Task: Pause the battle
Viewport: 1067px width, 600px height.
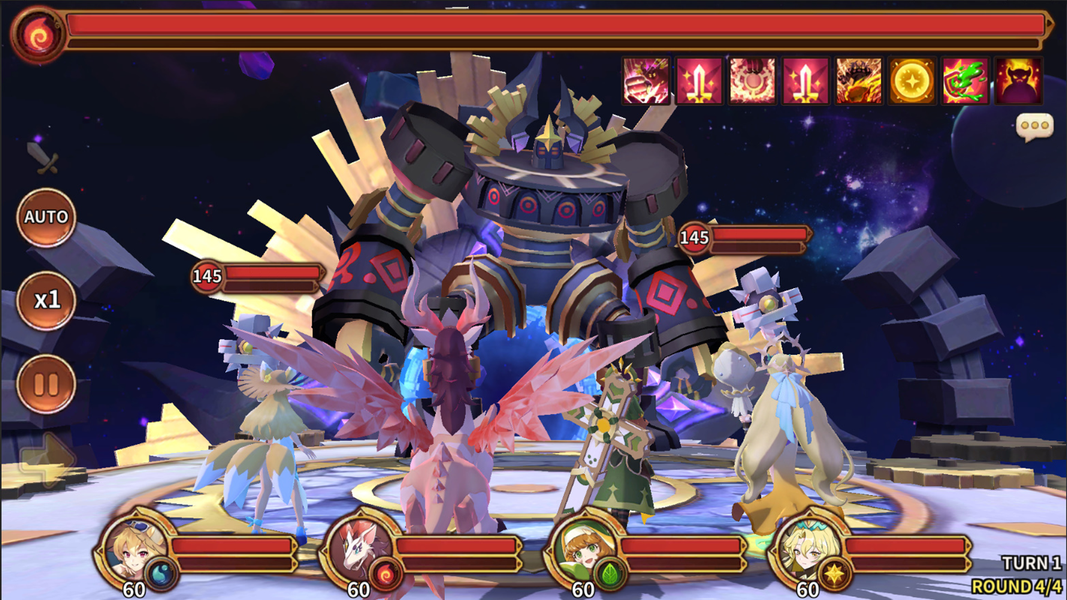Action: (x=46, y=384)
